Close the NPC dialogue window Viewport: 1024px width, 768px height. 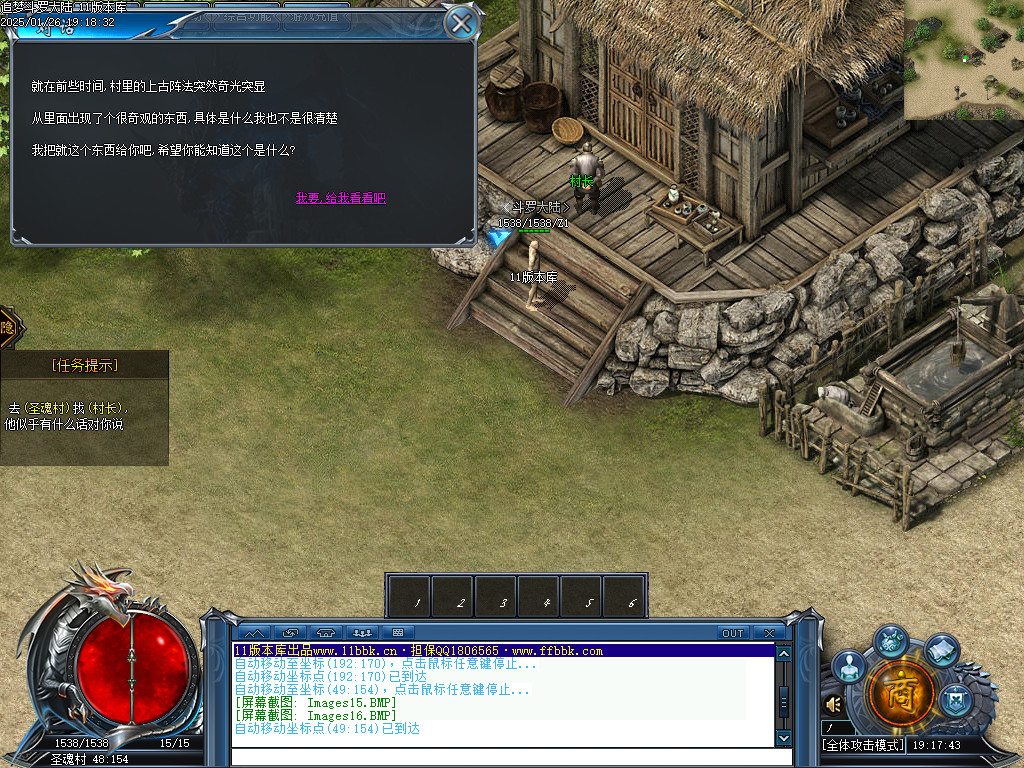(460, 23)
